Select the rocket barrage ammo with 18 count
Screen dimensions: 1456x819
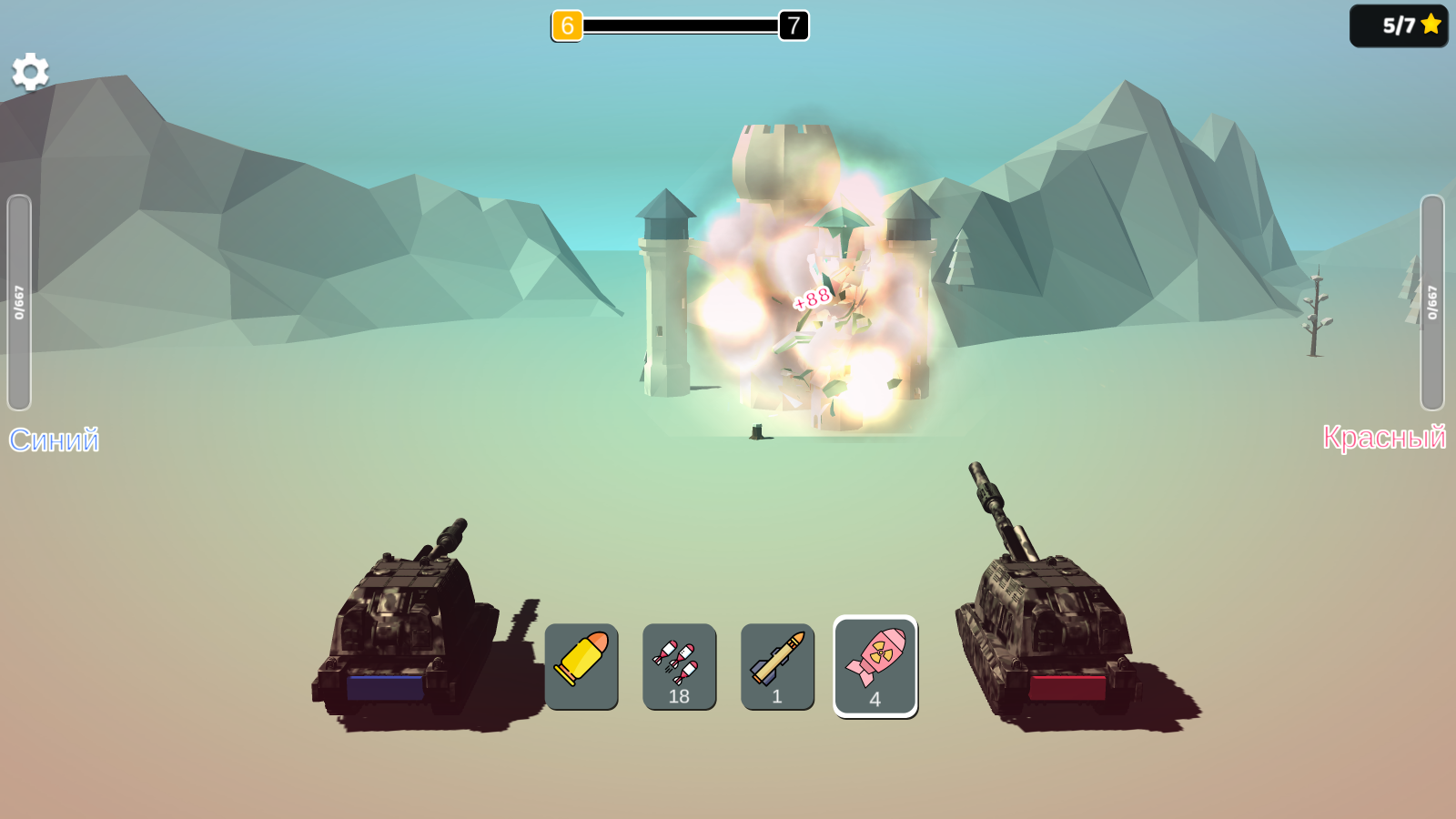pyautogui.click(x=680, y=666)
